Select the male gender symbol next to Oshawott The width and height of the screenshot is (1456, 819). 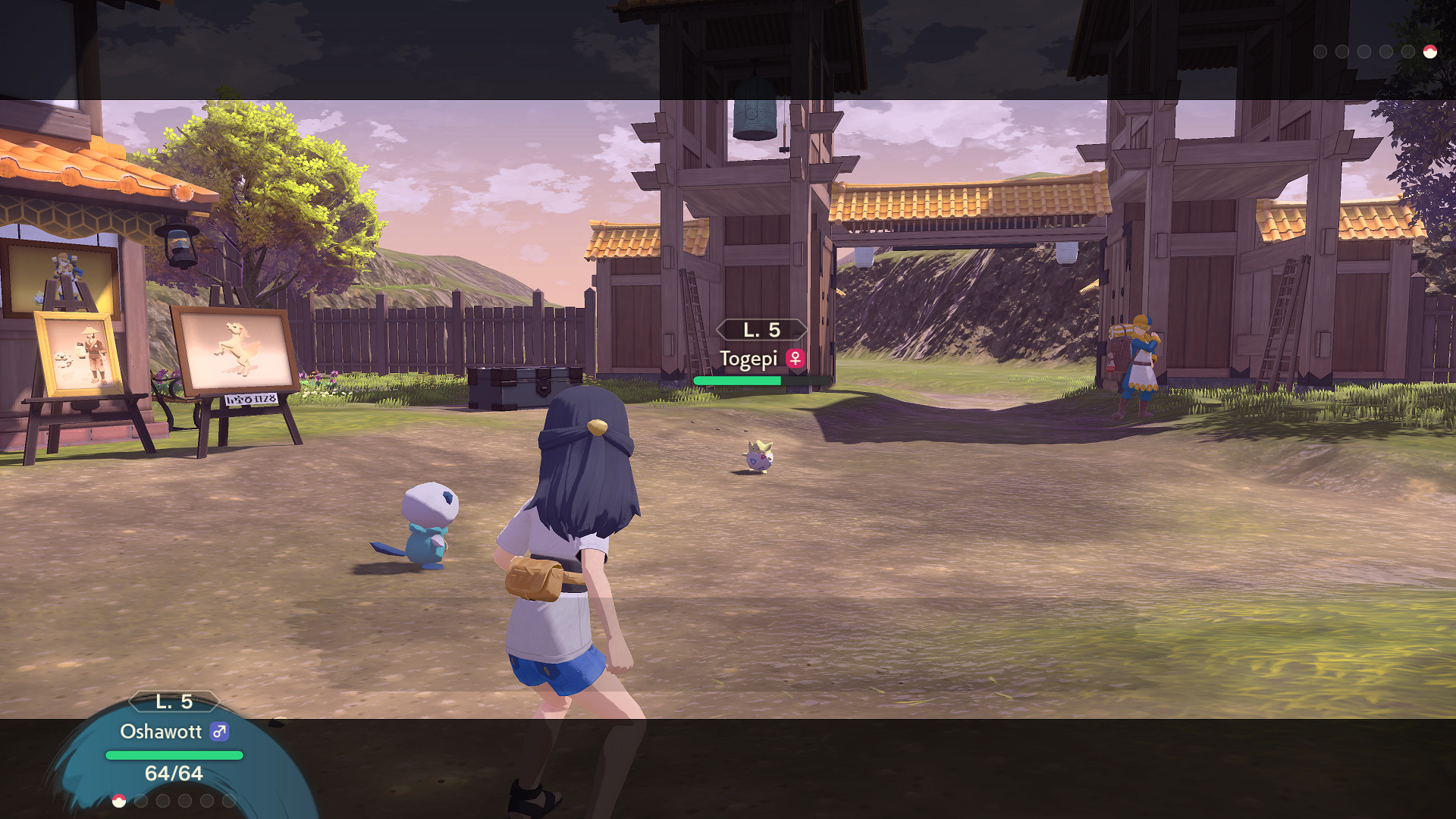[x=219, y=731]
